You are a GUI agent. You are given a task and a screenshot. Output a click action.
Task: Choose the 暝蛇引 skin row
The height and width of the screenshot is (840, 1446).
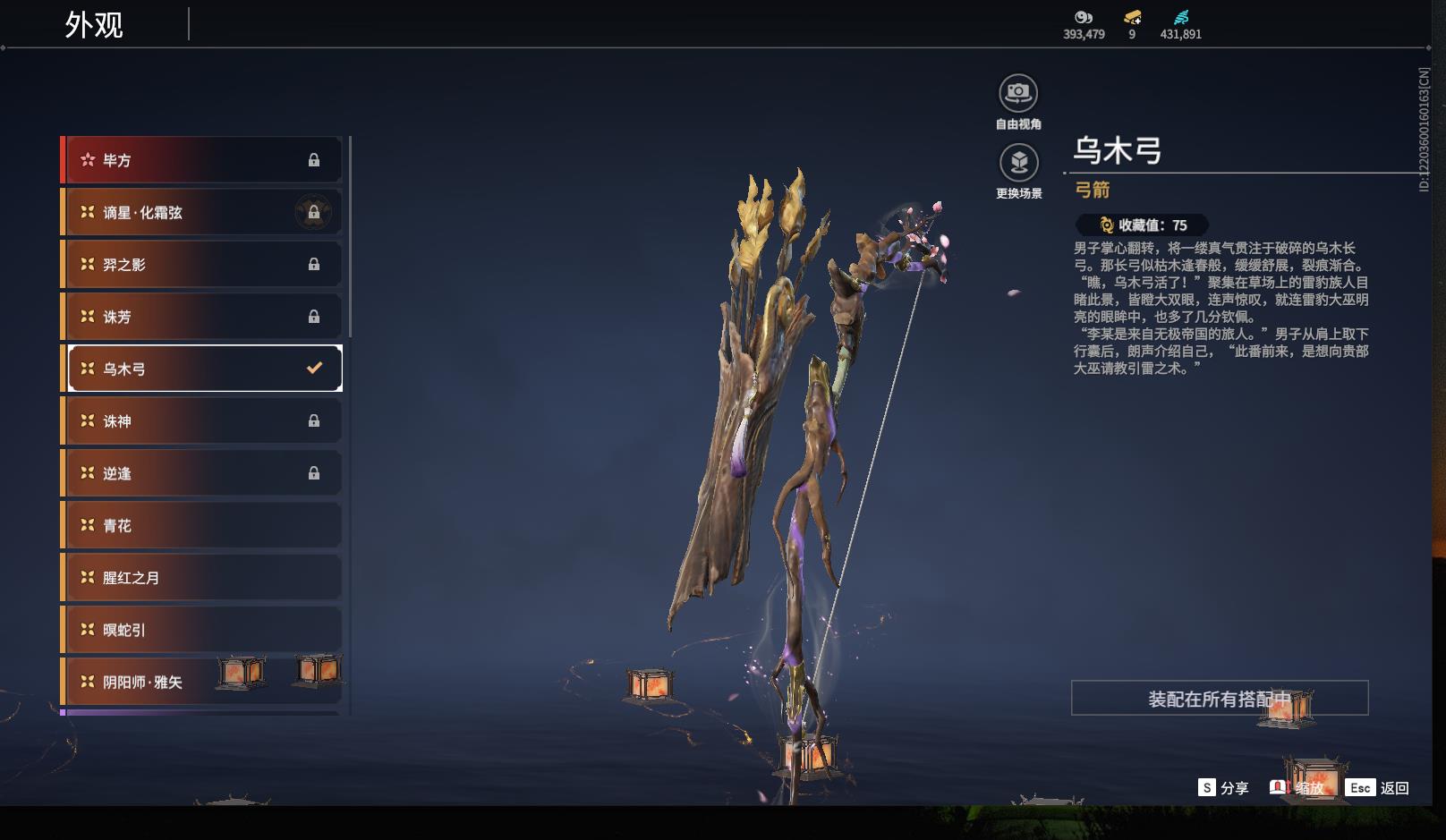[x=203, y=630]
